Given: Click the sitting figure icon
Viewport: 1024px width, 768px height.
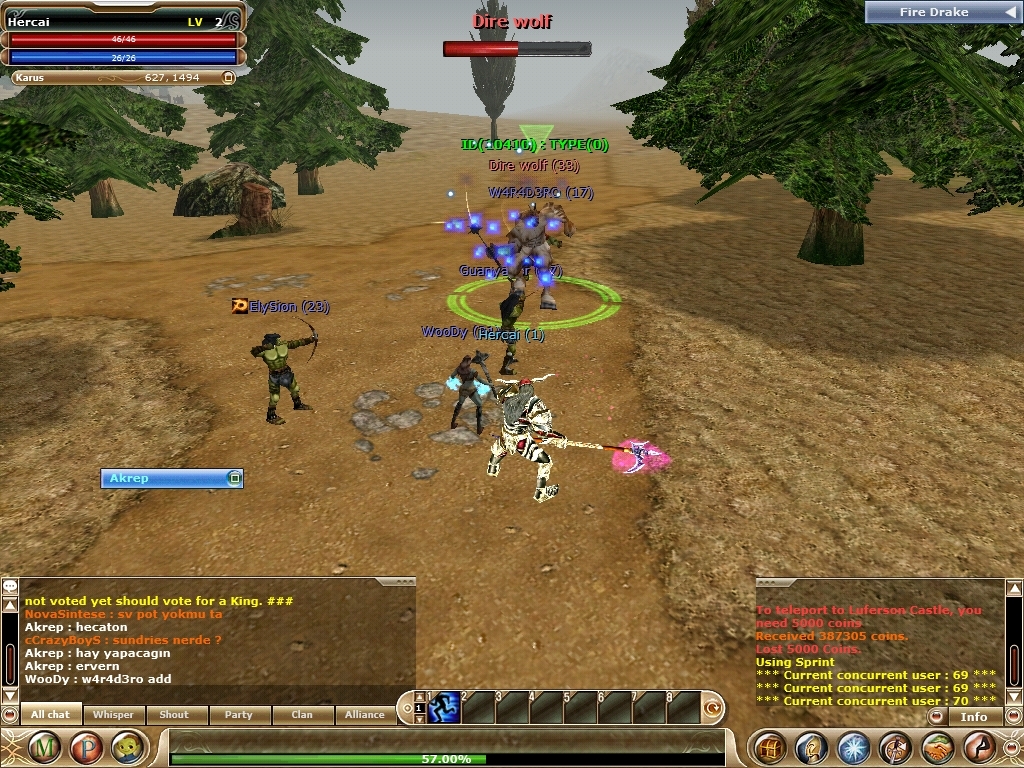Looking at the screenshot, I should pyautogui.click(x=979, y=747).
